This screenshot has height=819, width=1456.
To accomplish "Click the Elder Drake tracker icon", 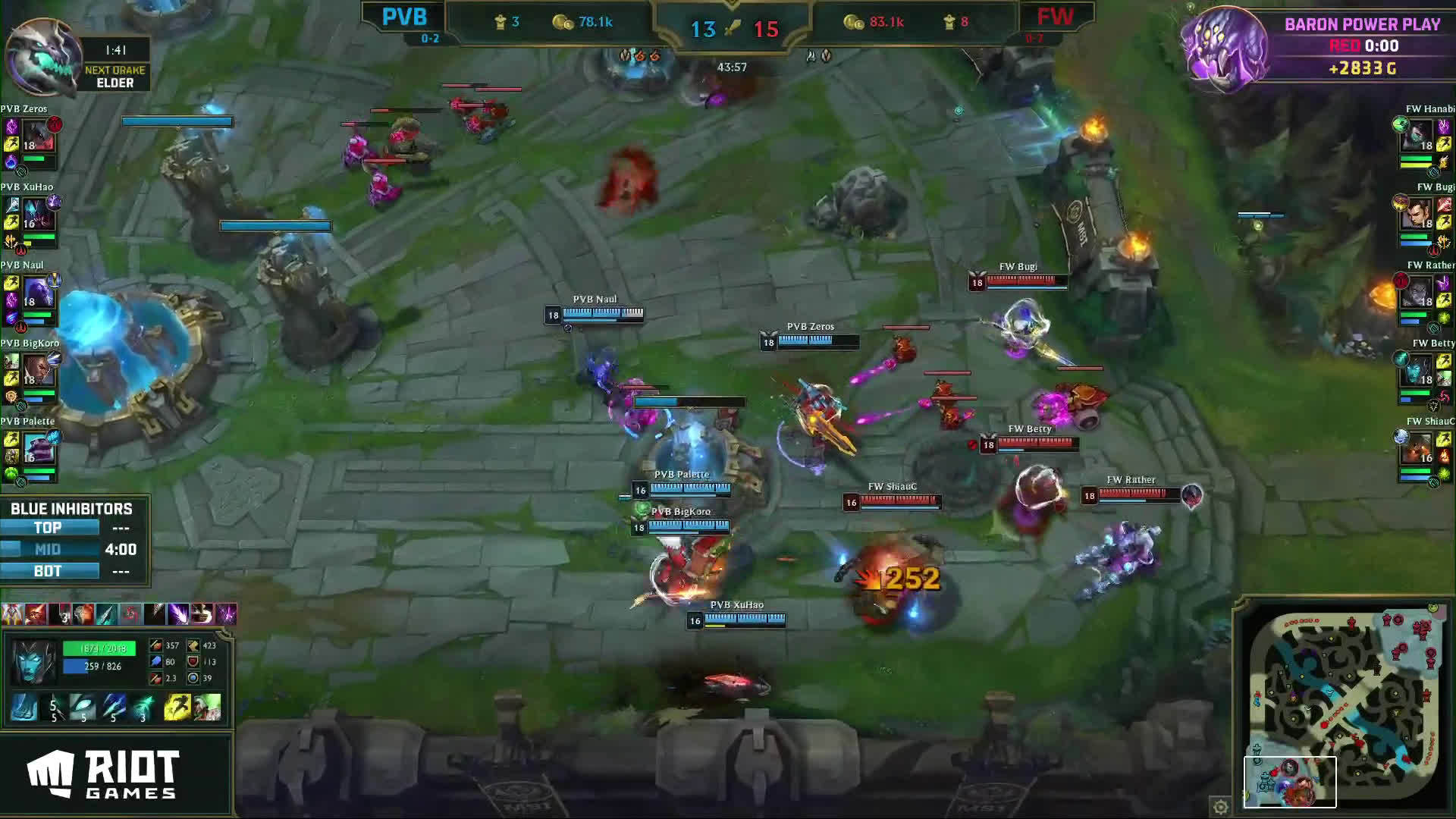I will 42,57.
